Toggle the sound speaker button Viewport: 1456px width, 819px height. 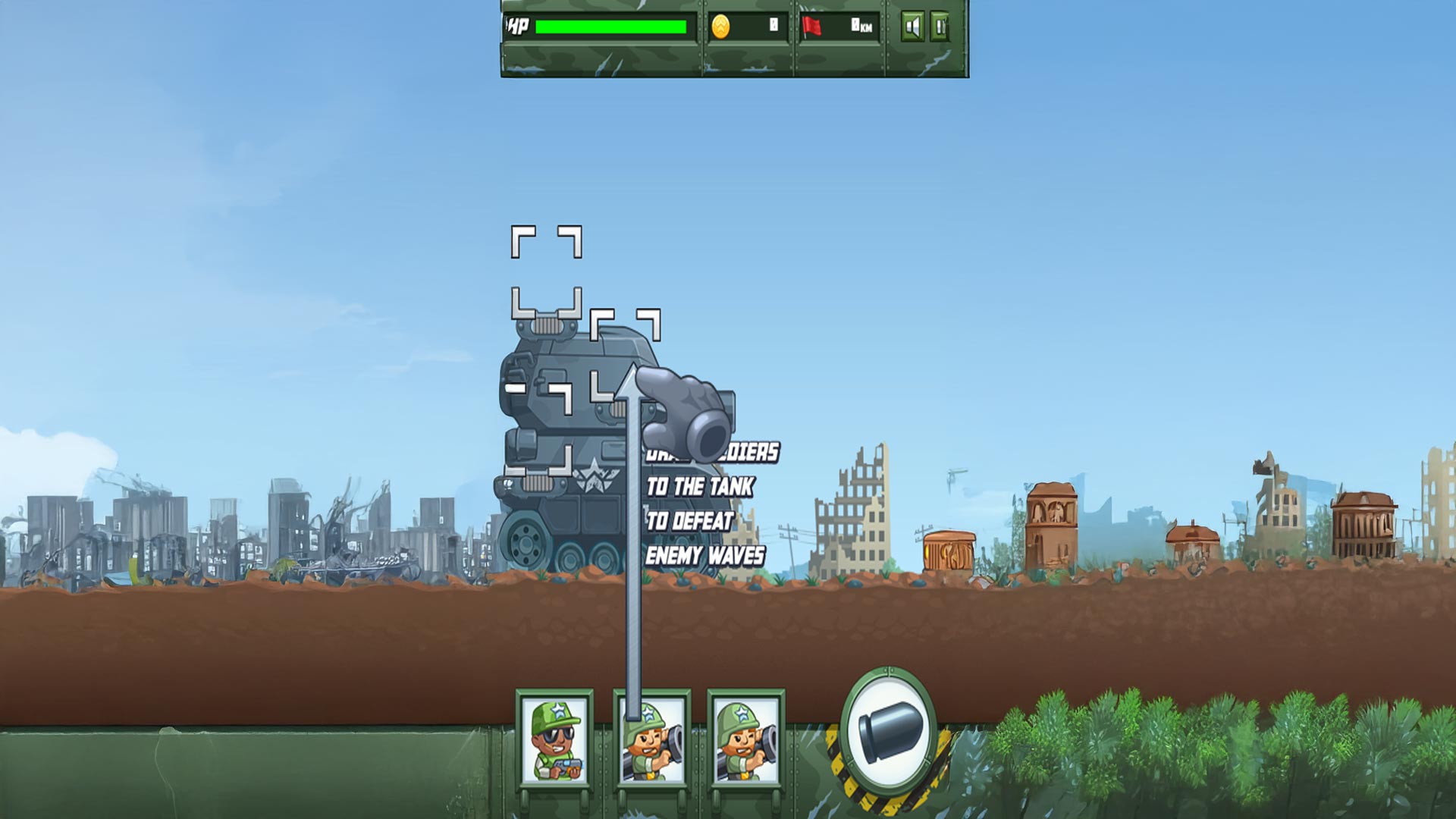click(912, 27)
